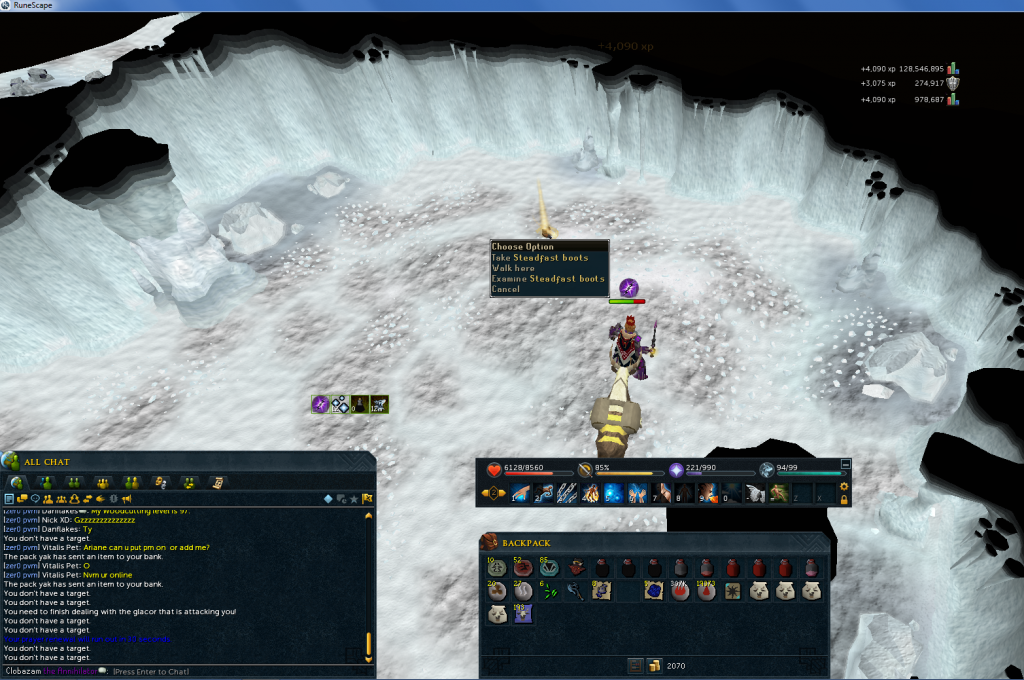This screenshot has height=680, width=1024.
Task: Cancel the context menu
Action: point(506,289)
